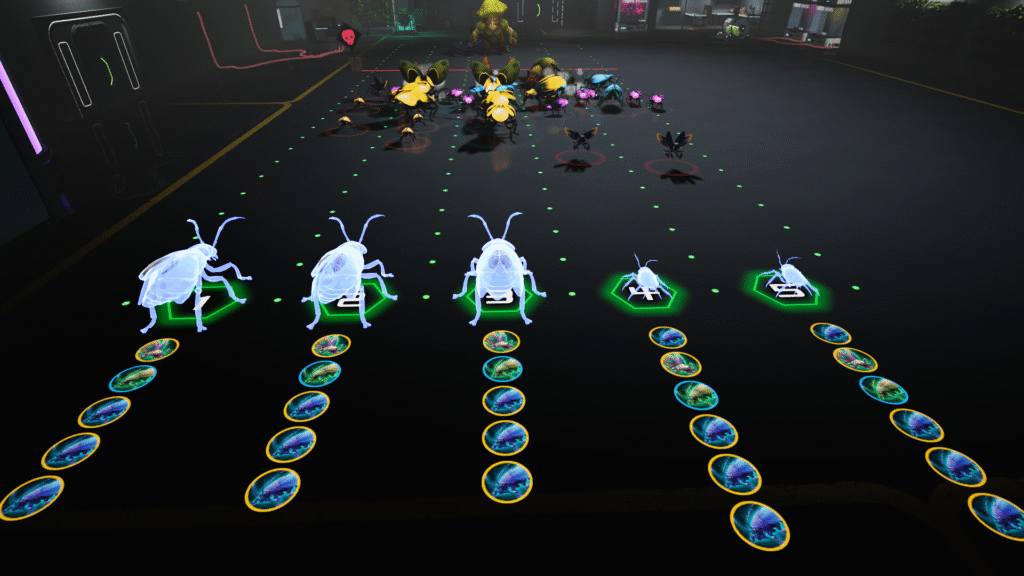
Task: Choose the blue-ringed icon under pad 3
Action: pos(502,369)
